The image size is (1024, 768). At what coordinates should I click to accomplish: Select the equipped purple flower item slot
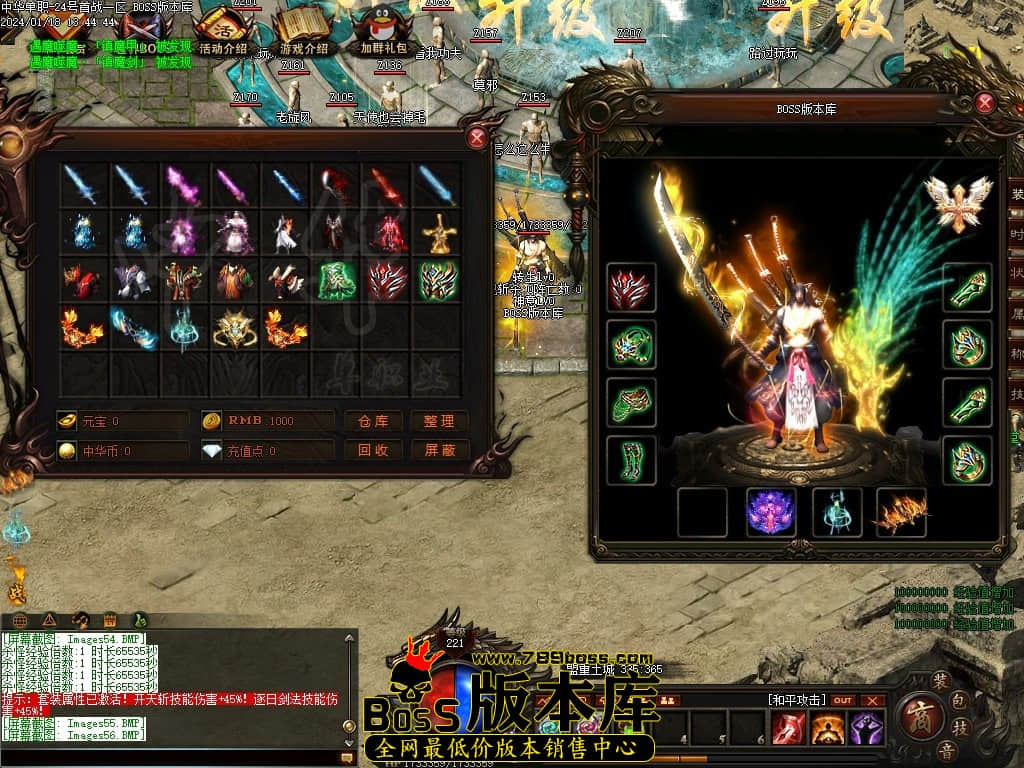click(x=772, y=512)
